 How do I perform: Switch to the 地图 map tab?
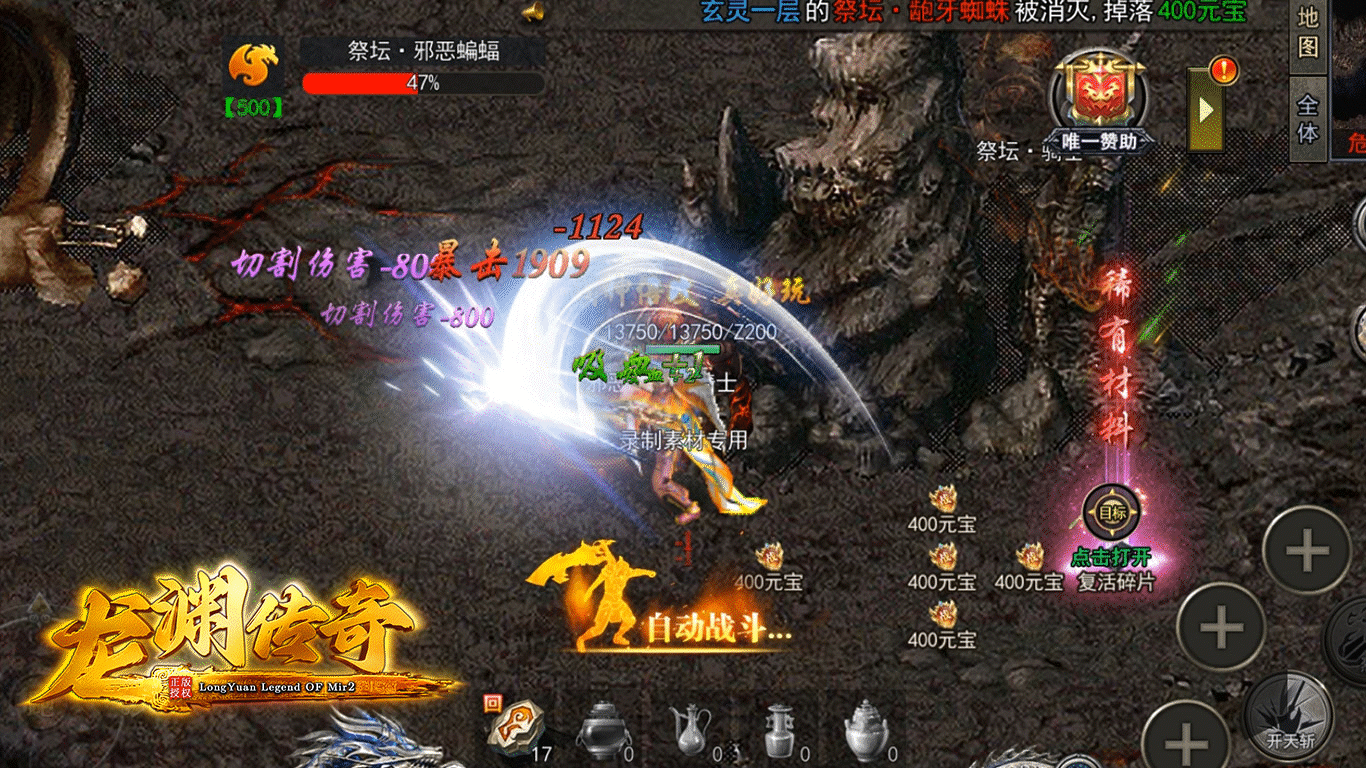tap(1308, 32)
